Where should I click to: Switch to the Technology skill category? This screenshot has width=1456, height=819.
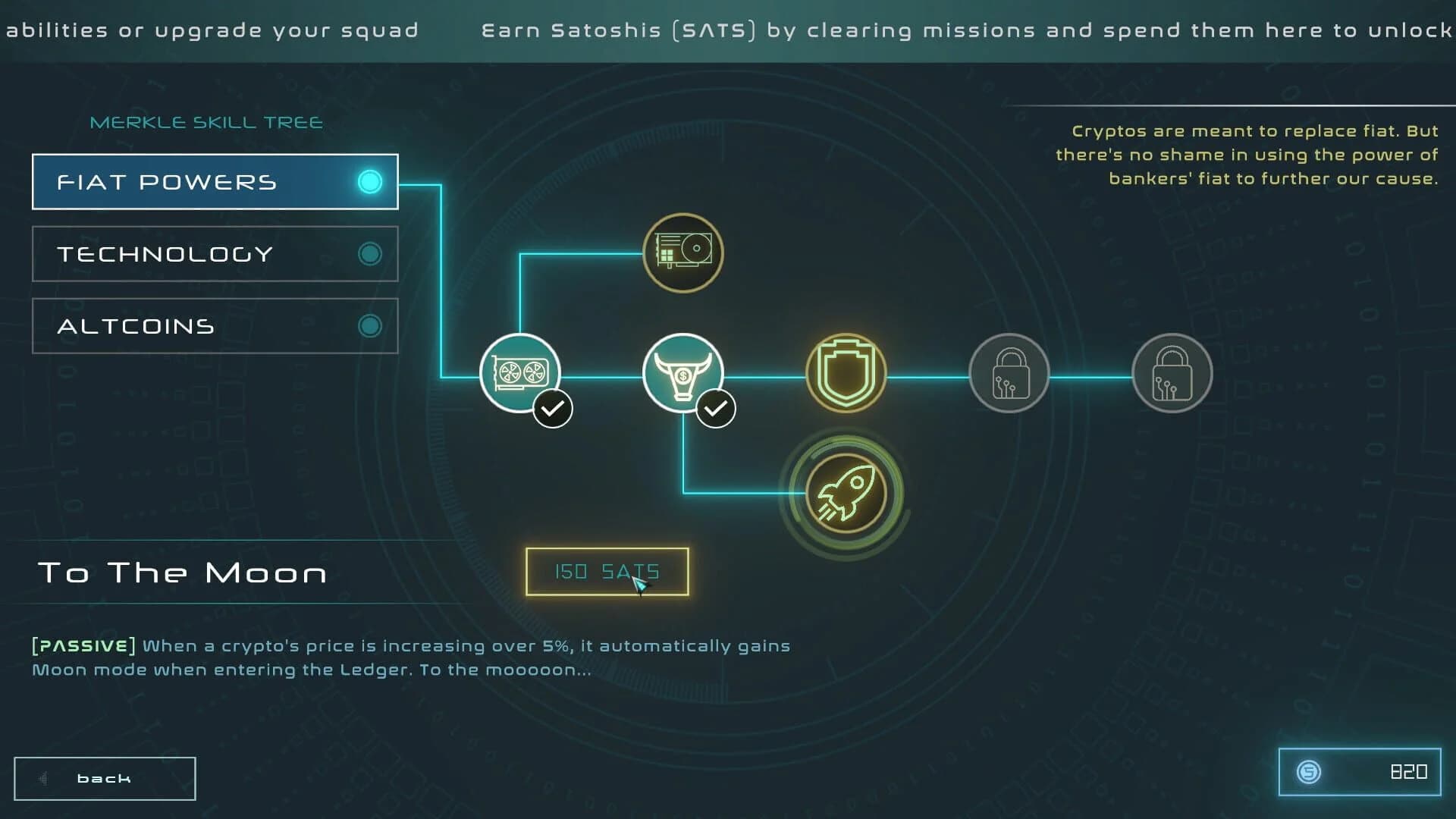point(215,253)
